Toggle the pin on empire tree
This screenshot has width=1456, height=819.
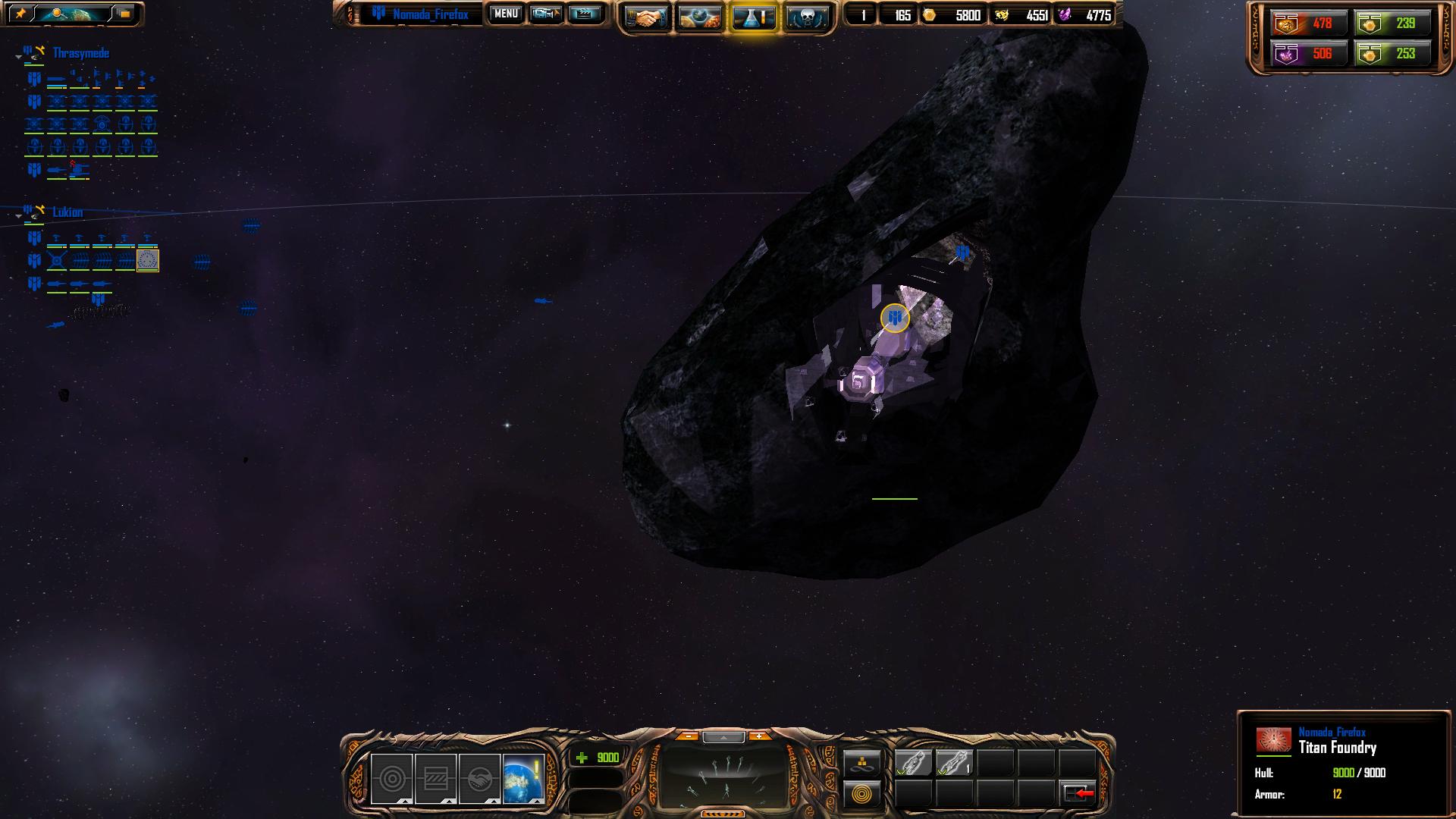[x=20, y=14]
